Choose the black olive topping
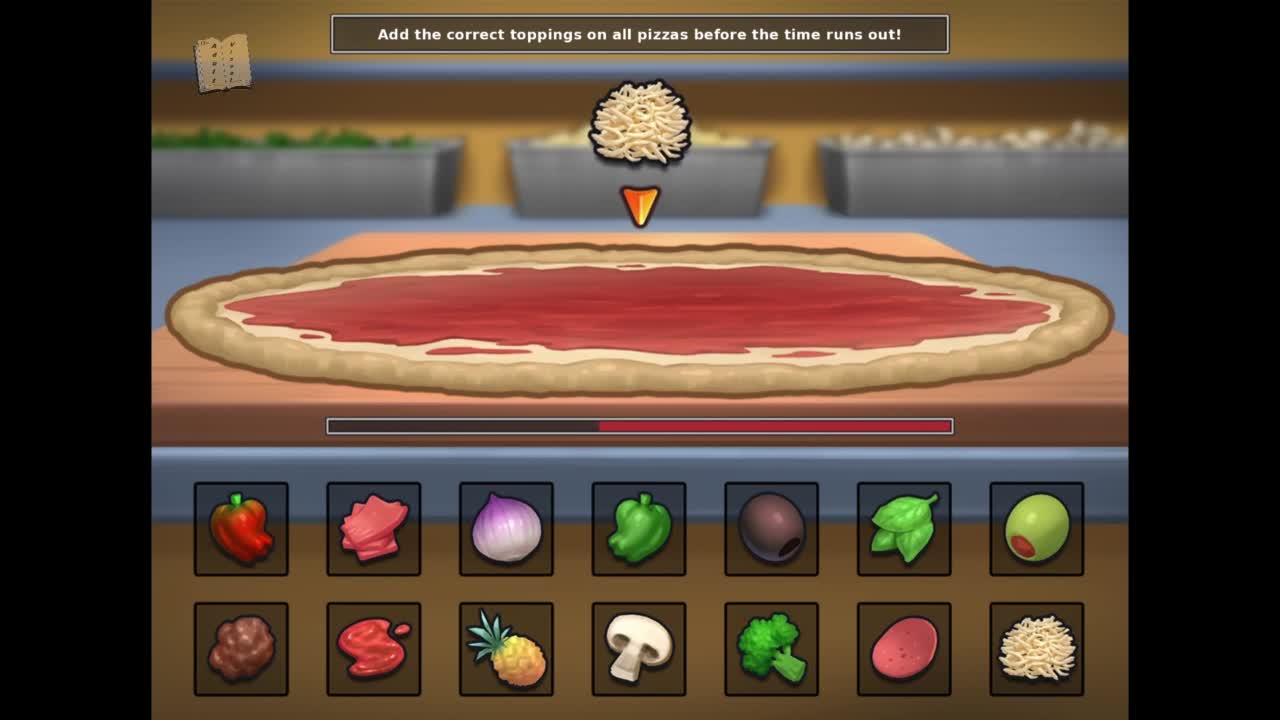 [x=771, y=529]
